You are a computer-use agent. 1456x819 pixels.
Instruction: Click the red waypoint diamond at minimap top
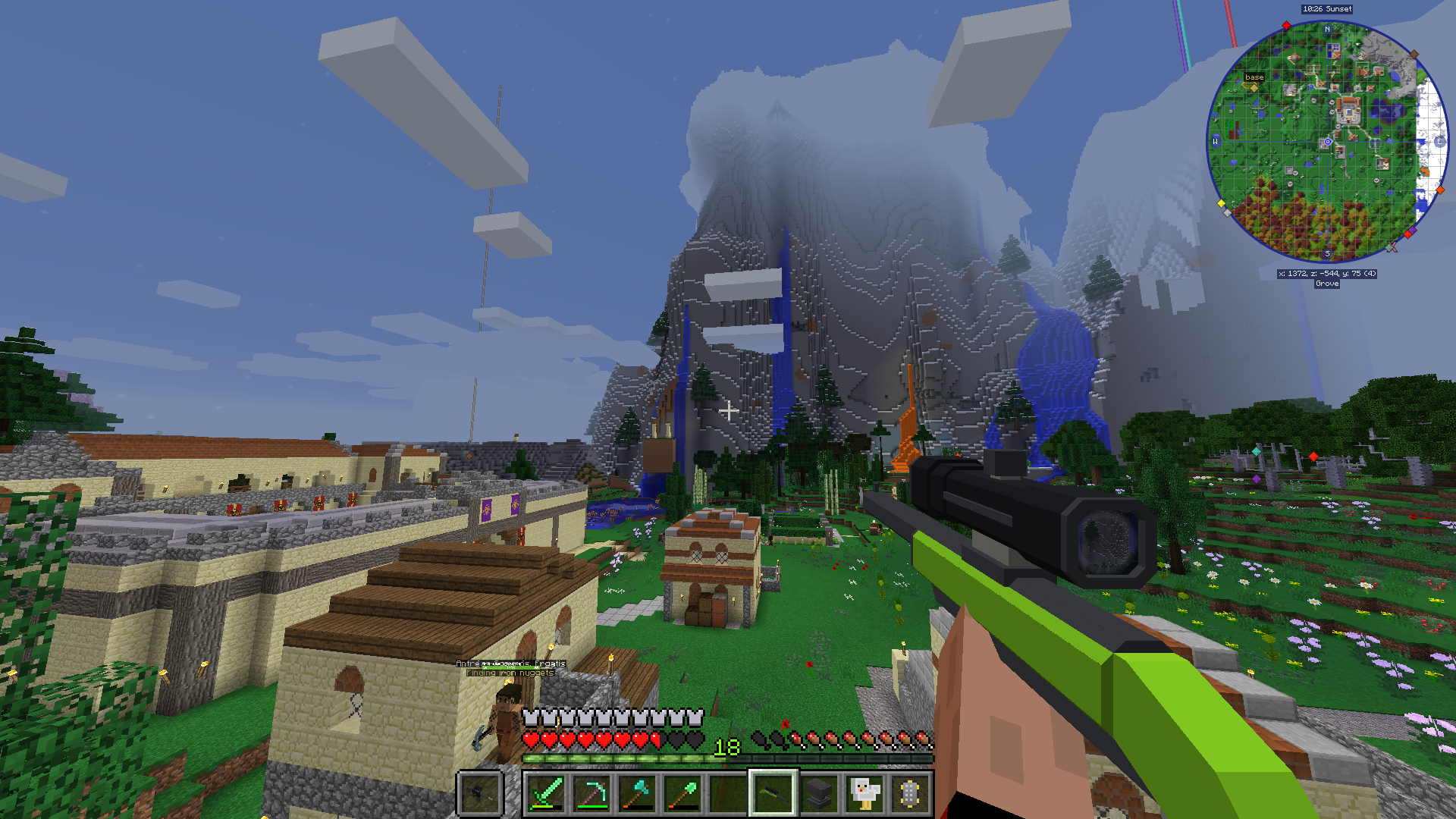click(1286, 27)
